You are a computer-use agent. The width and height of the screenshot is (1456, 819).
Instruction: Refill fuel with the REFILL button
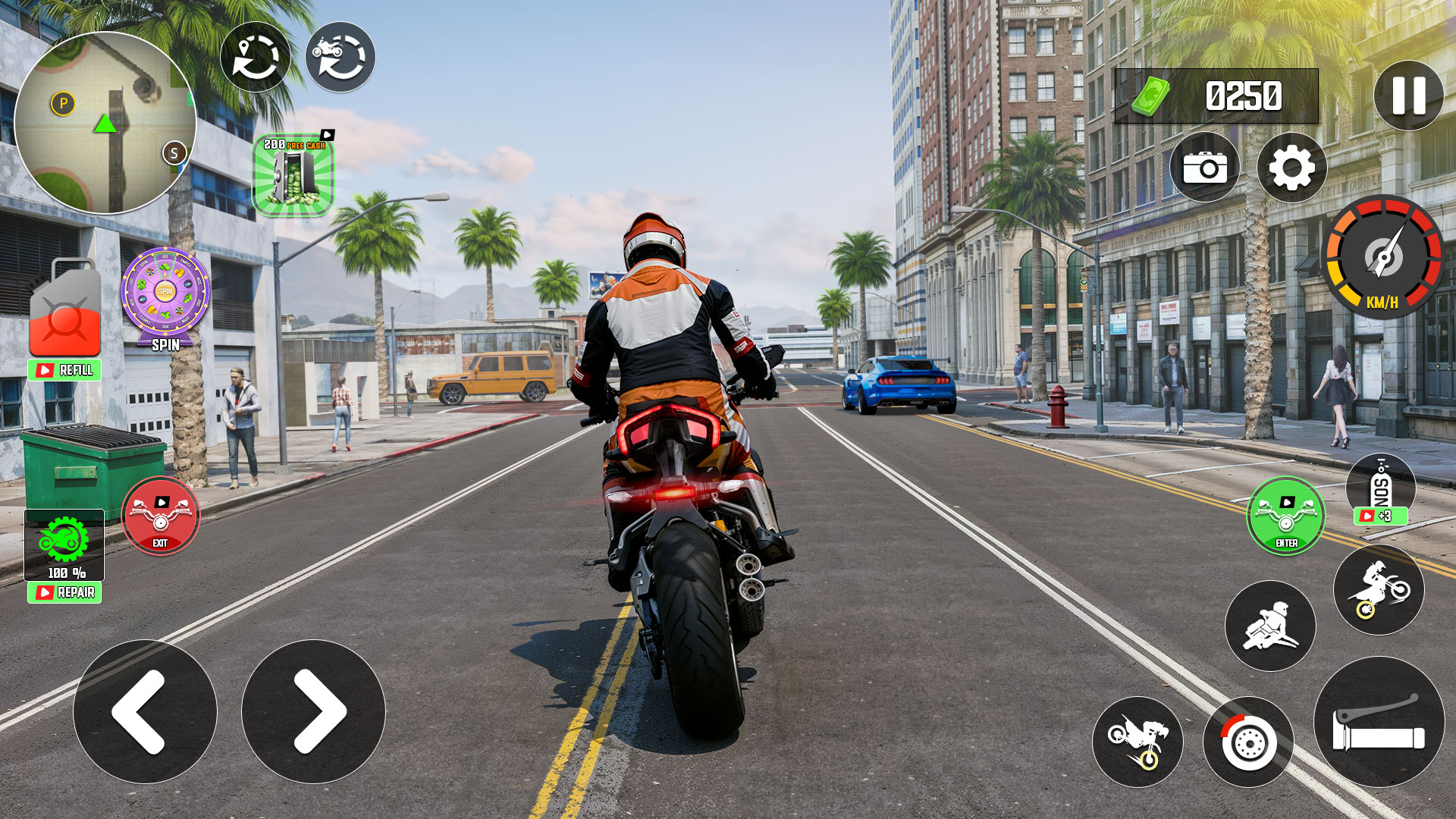(x=64, y=370)
